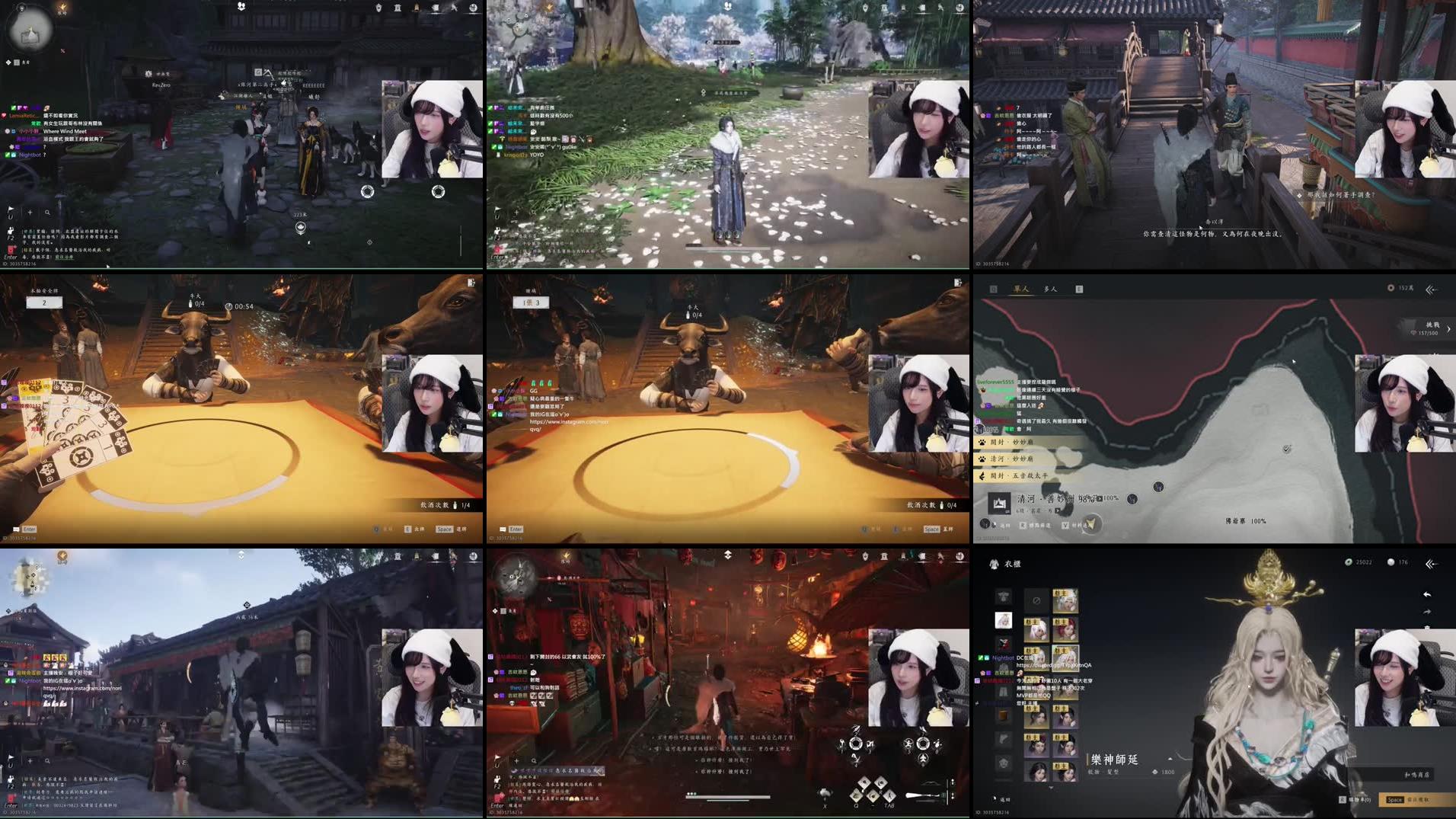The width and height of the screenshot is (1456, 819).
Task: Select the no-hairstyle ⦸ option
Action: pyautogui.click(x=1036, y=601)
